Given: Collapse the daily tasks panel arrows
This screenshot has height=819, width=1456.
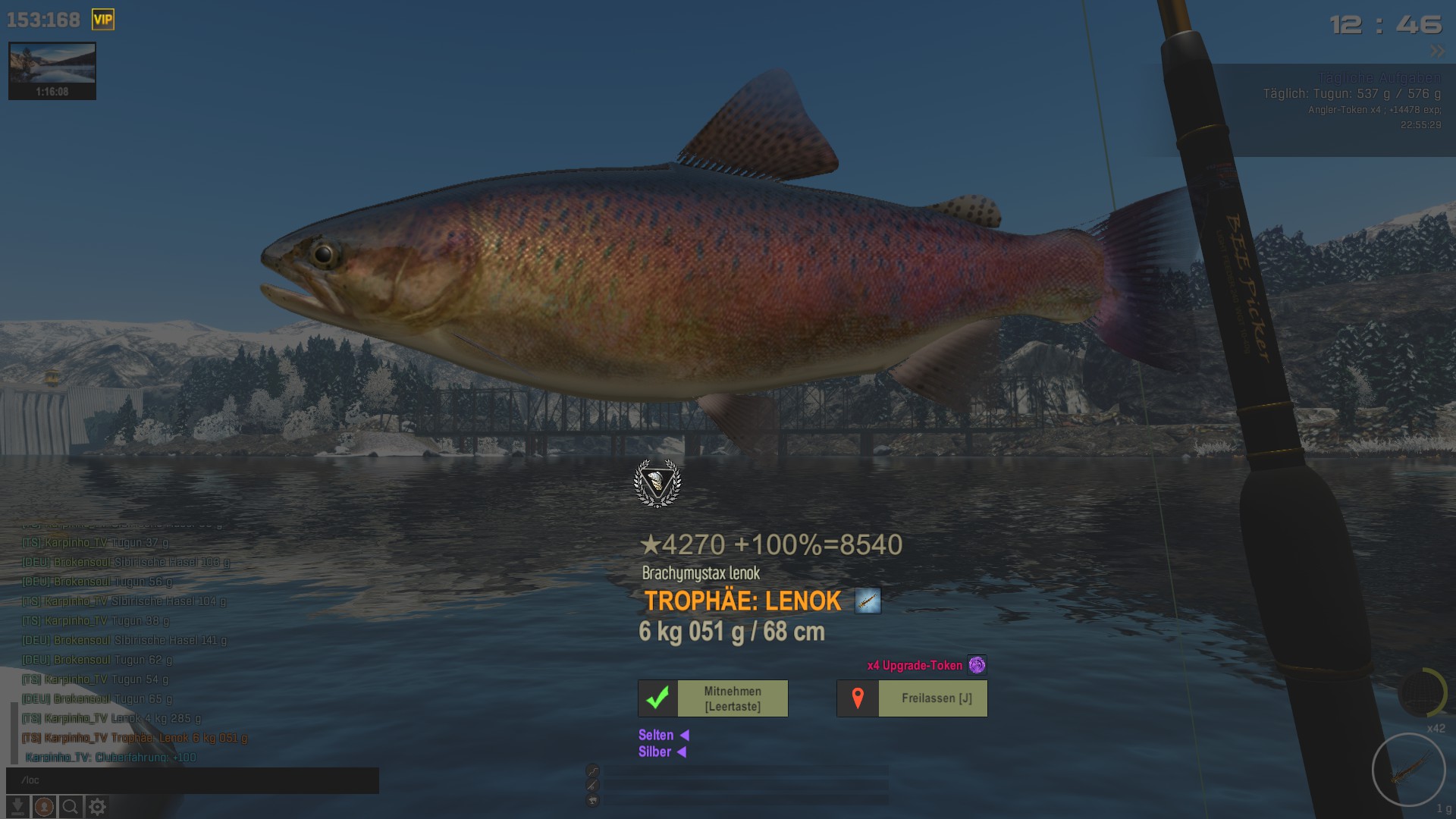Looking at the screenshot, I should (1437, 52).
